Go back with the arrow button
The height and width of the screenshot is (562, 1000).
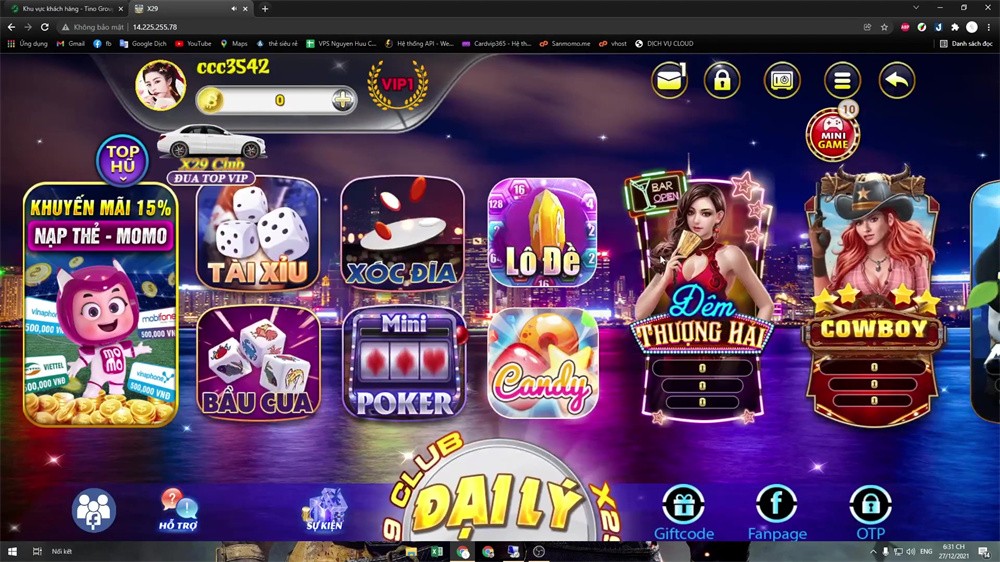pos(897,80)
